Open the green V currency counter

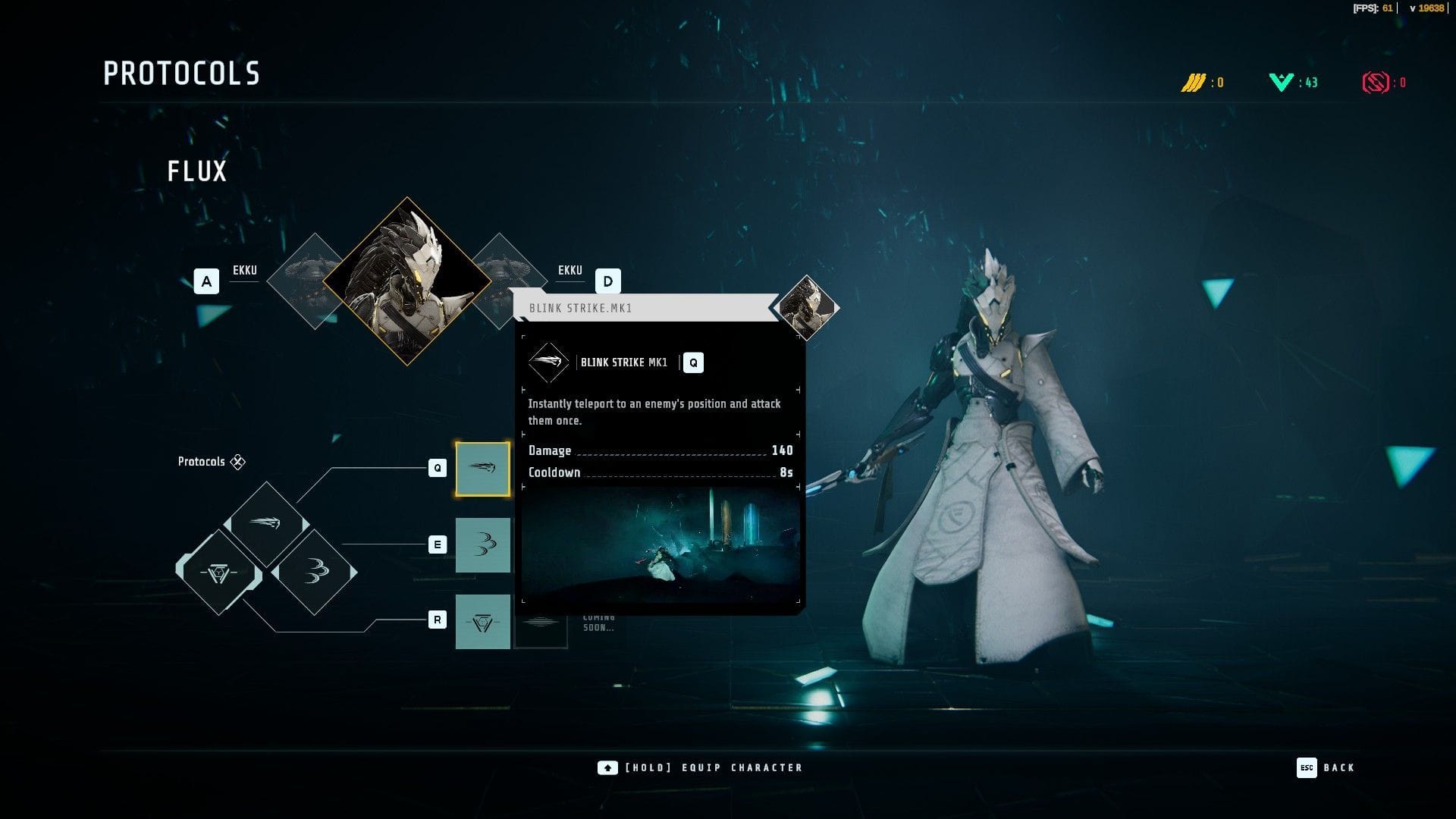[1293, 82]
